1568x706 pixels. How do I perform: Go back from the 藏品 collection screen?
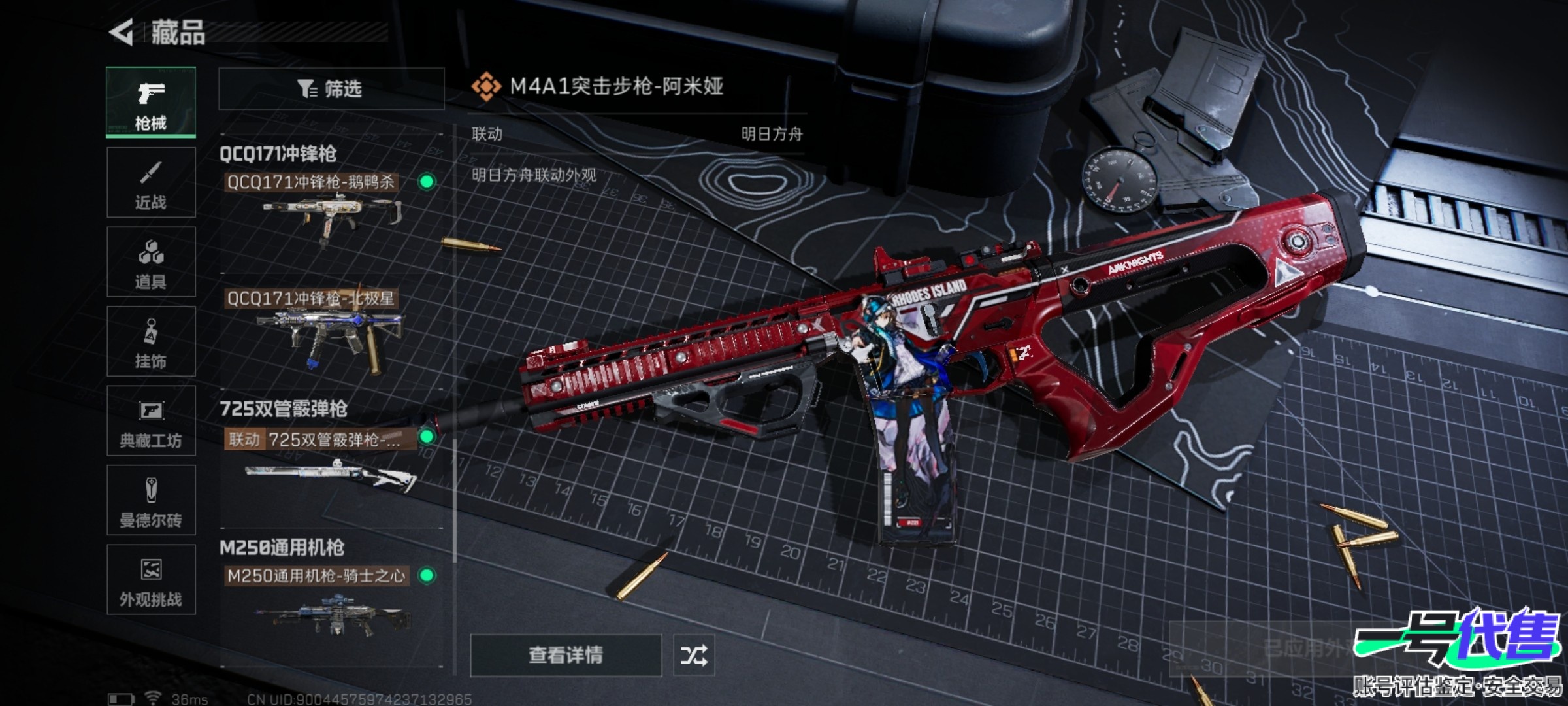coord(122,32)
